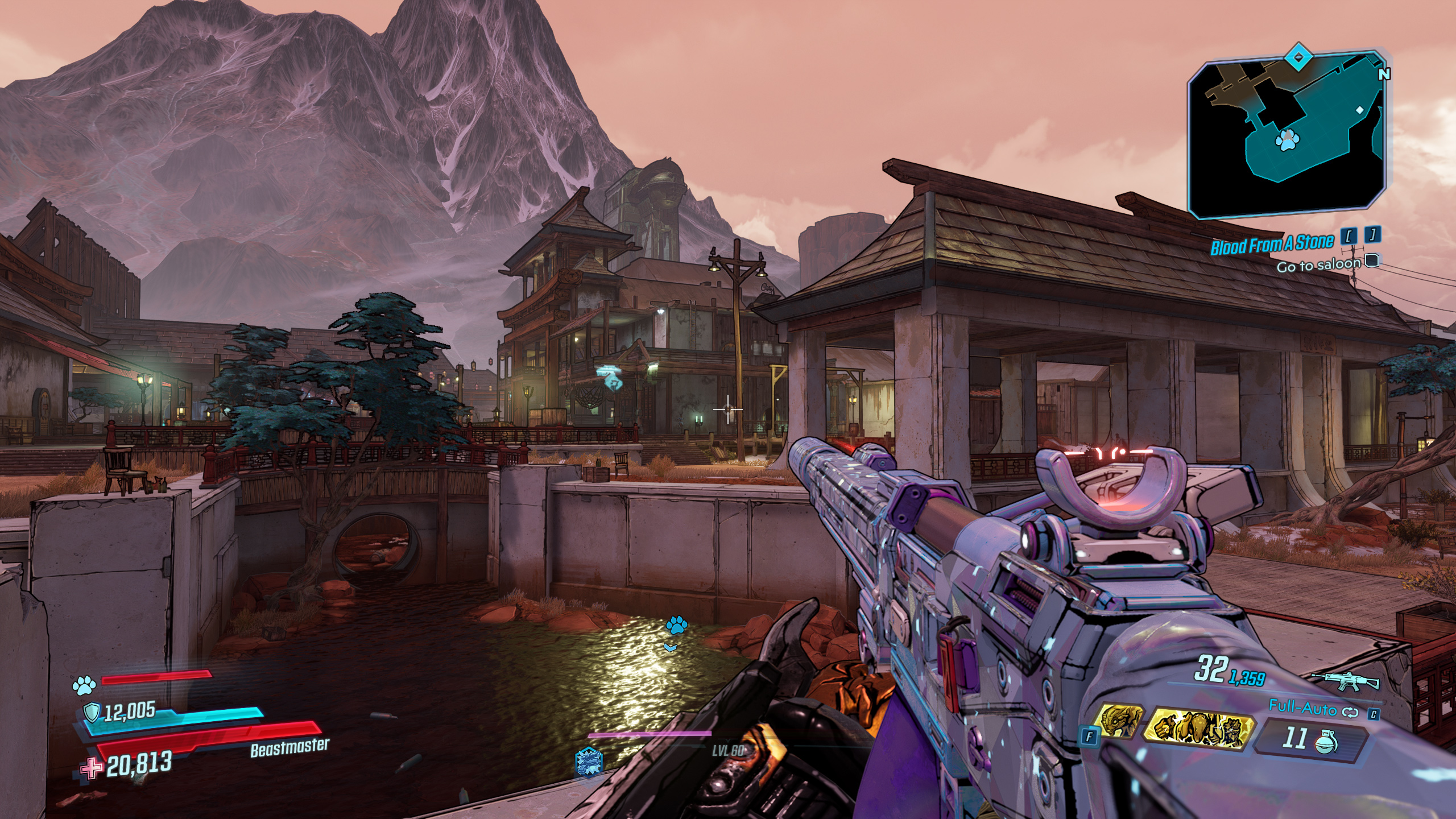The height and width of the screenshot is (819, 1456).
Task: Select the Blood From A Stone mission title
Action: click(1272, 243)
